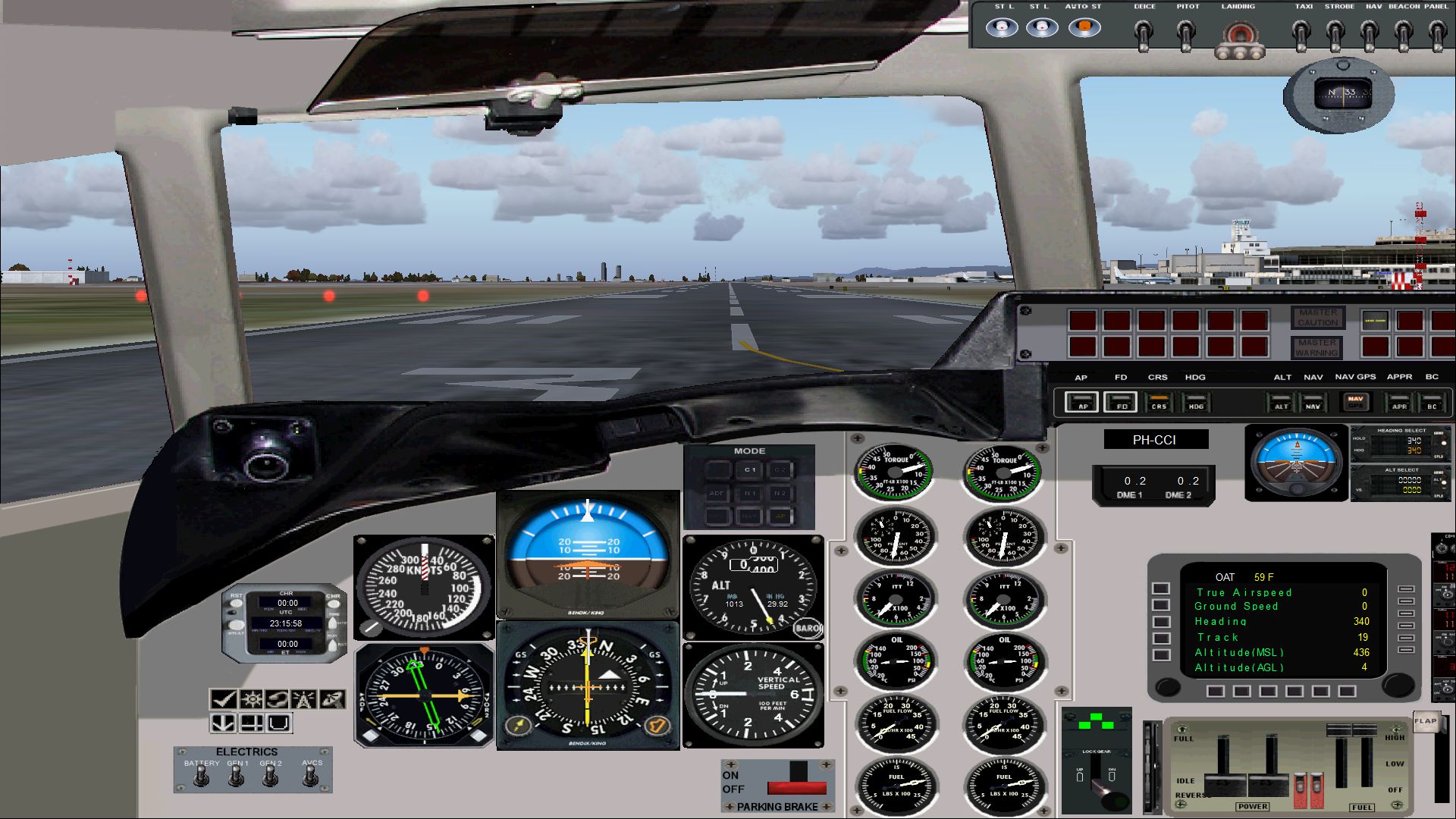Flip the DEICE switch
The image size is (1456, 819).
[x=1144, y=33]
